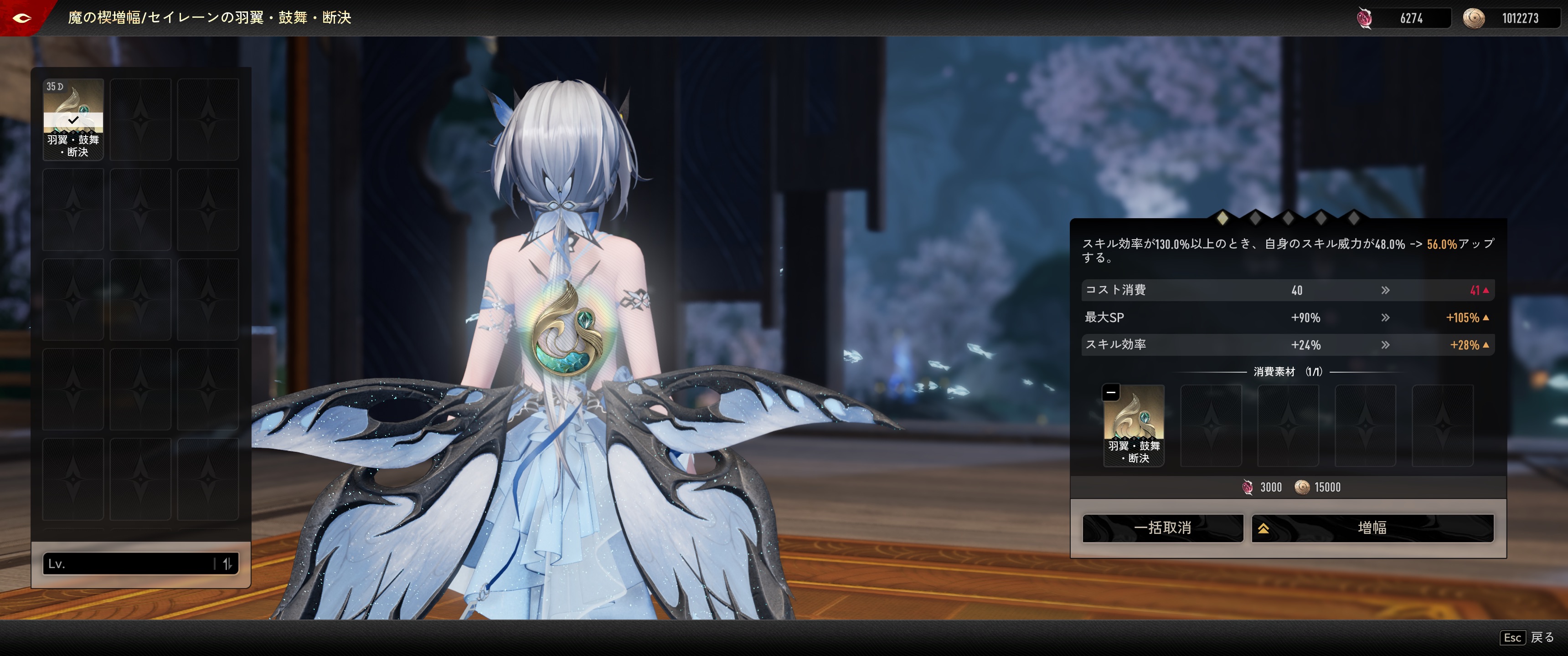Cancel all with the 一括取消 button

coord(1162,528)
